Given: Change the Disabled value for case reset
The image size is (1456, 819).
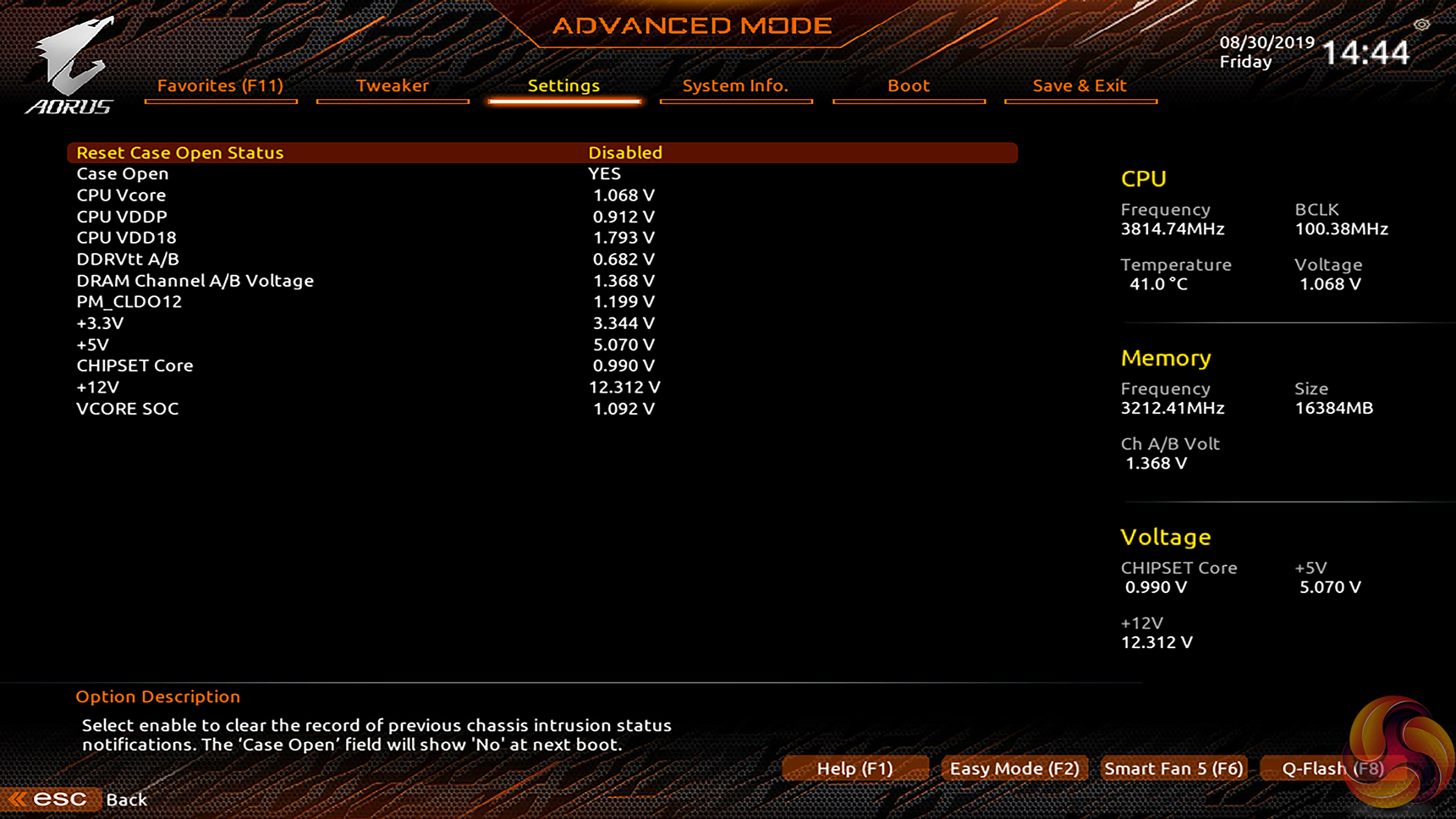Looking at the screenshot, I should point(625,153).
